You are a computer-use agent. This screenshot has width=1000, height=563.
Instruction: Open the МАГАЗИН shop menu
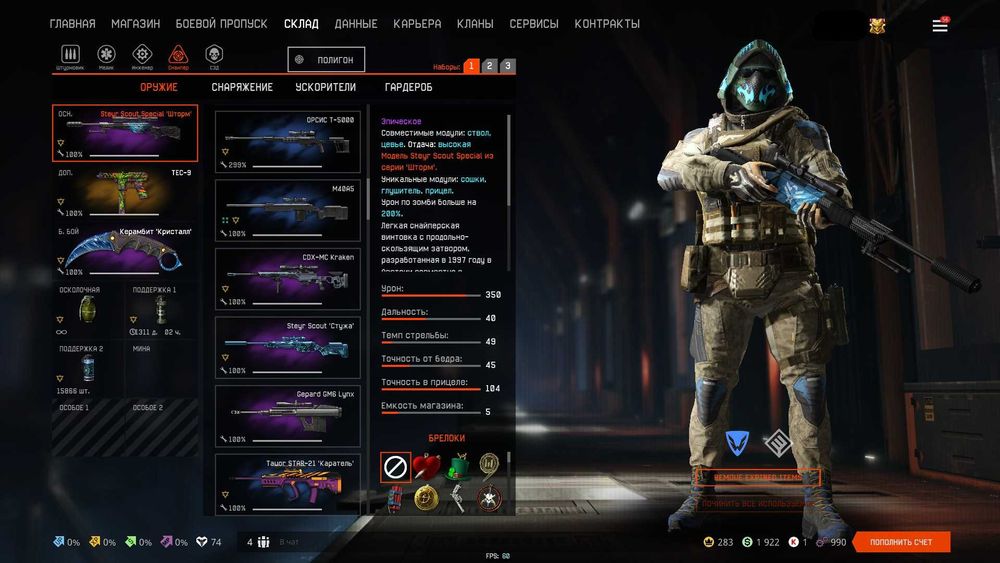click(x=135, y=24)
